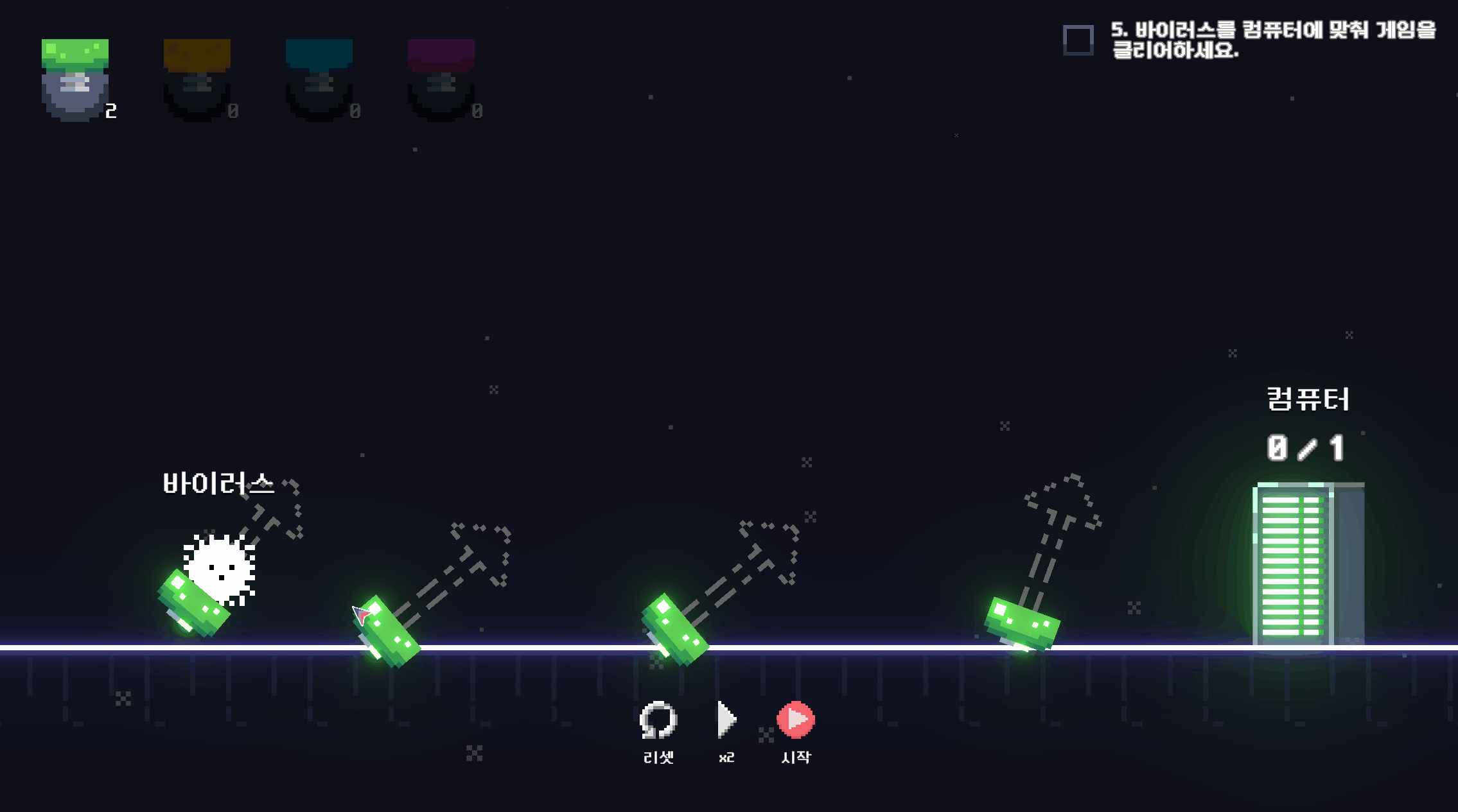Pick the teal bounce pad slot

[x=319, y=79]
